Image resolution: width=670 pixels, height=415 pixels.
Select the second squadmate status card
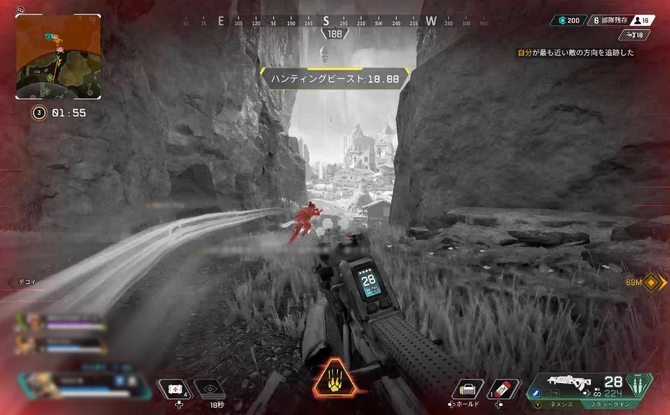point(58,343)
